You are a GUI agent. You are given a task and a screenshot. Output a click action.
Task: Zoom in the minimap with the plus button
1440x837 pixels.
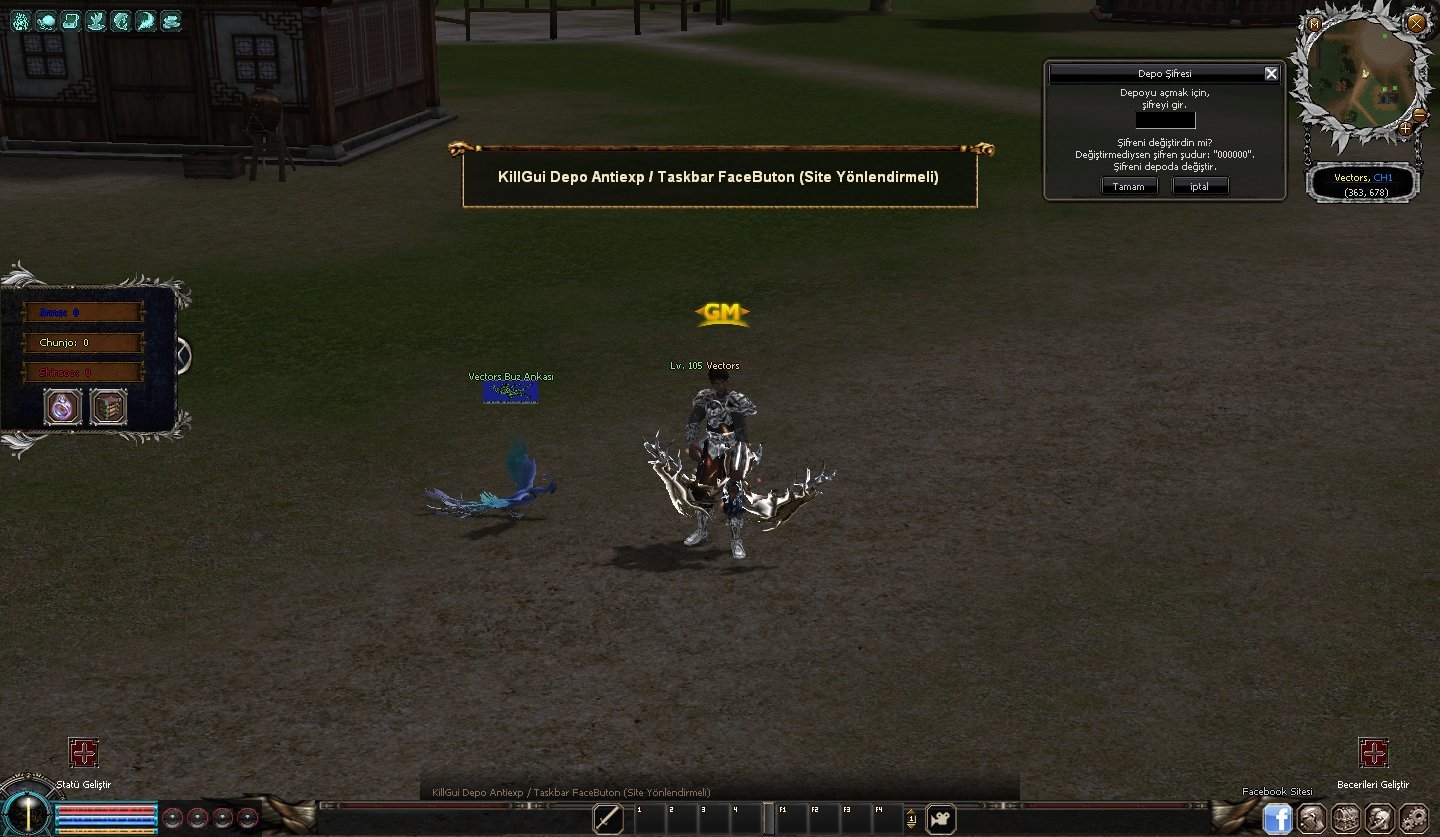(1405, 128)
